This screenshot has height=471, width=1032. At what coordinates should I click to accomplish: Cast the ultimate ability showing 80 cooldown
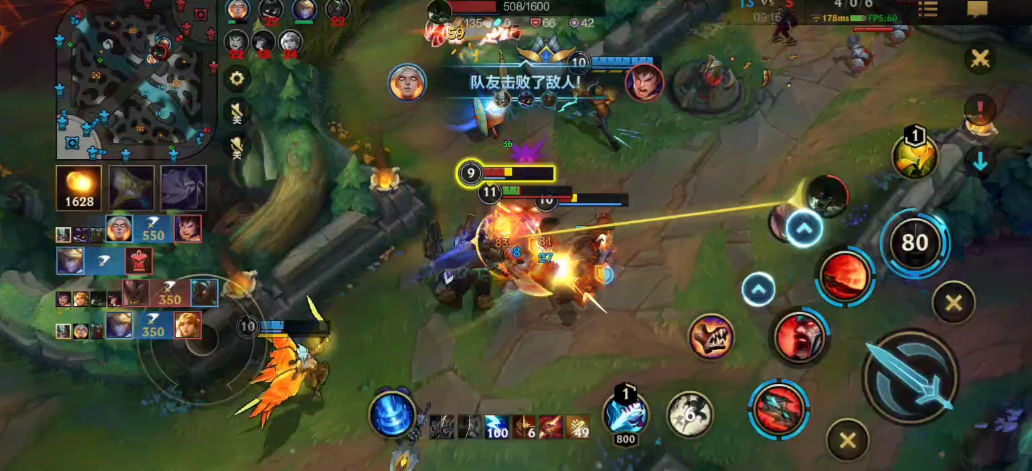pyautogui.click(x=914, y=241)
